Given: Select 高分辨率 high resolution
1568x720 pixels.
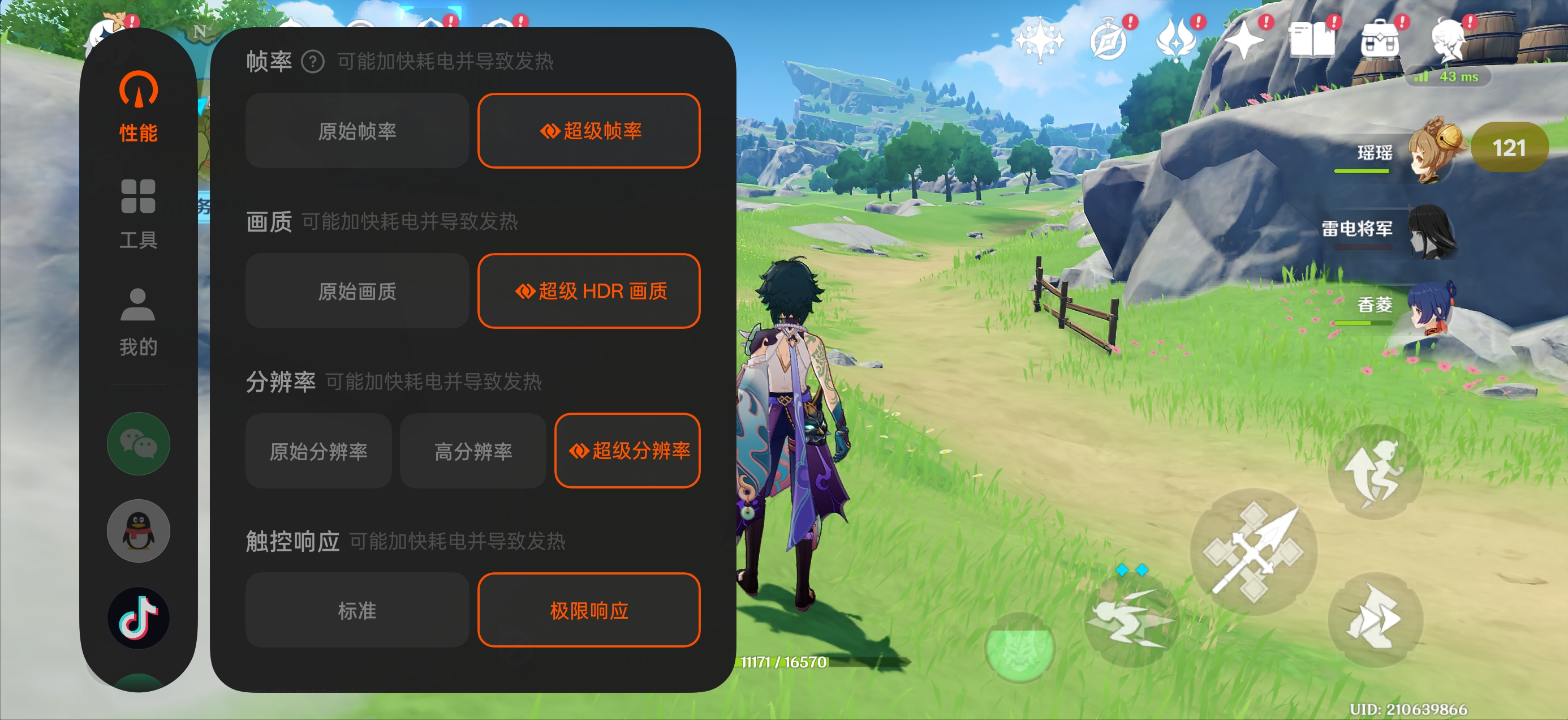Looking at the screenshot, I should click(x=473, y=451).
